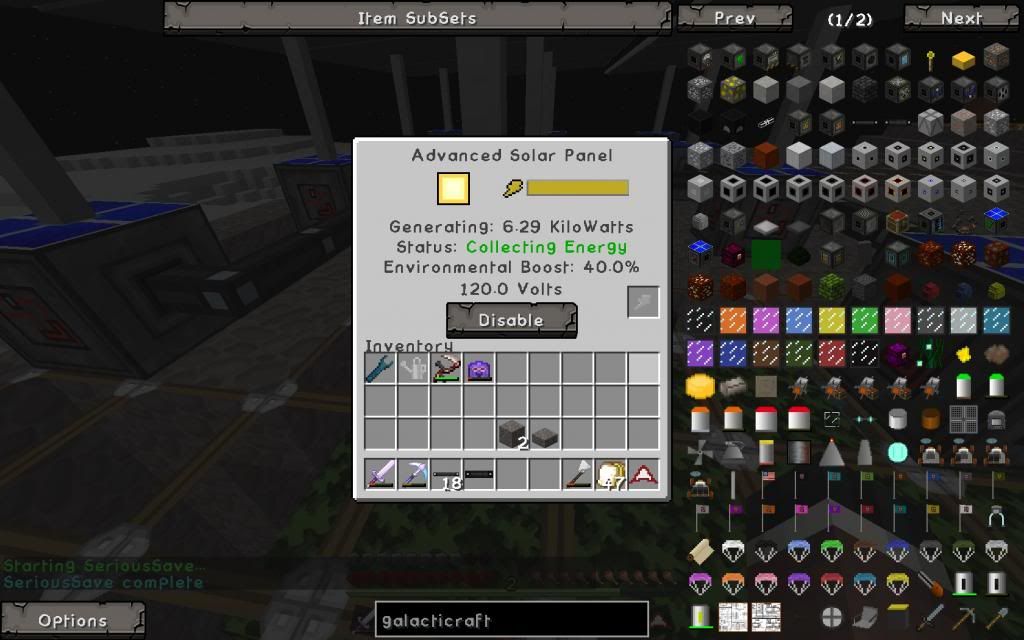Pick up the wrench in the inventory

pyautogui.click(x=380, y=369)
